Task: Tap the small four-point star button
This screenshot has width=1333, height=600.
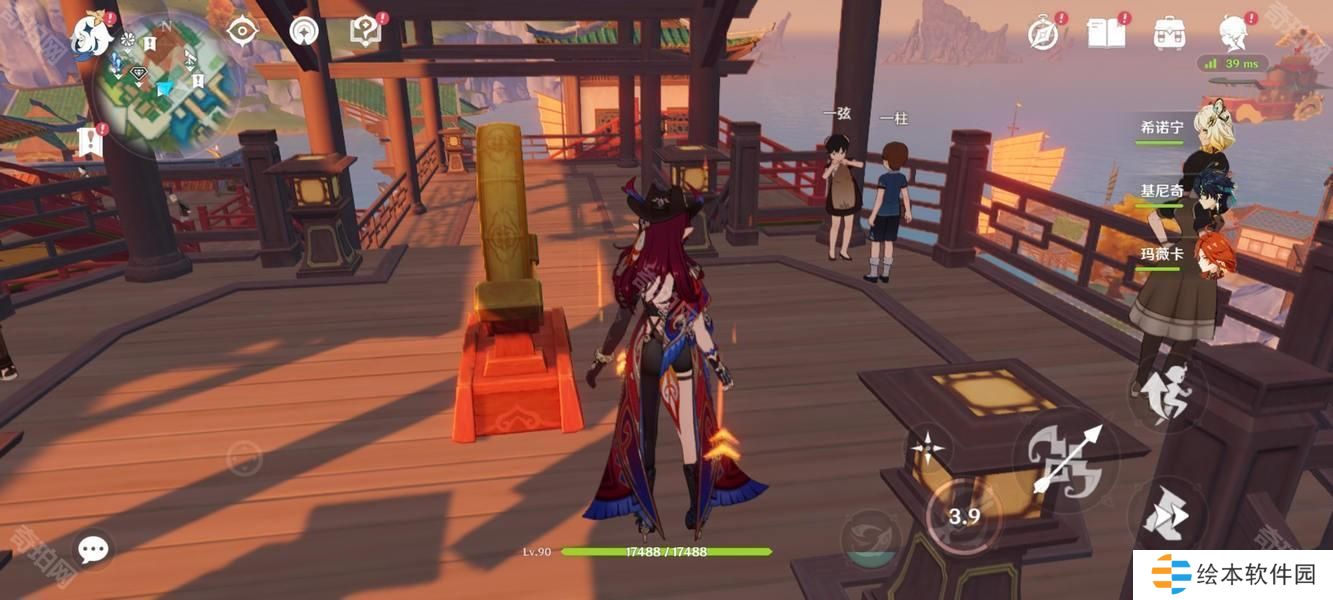Action: (927, 449)
